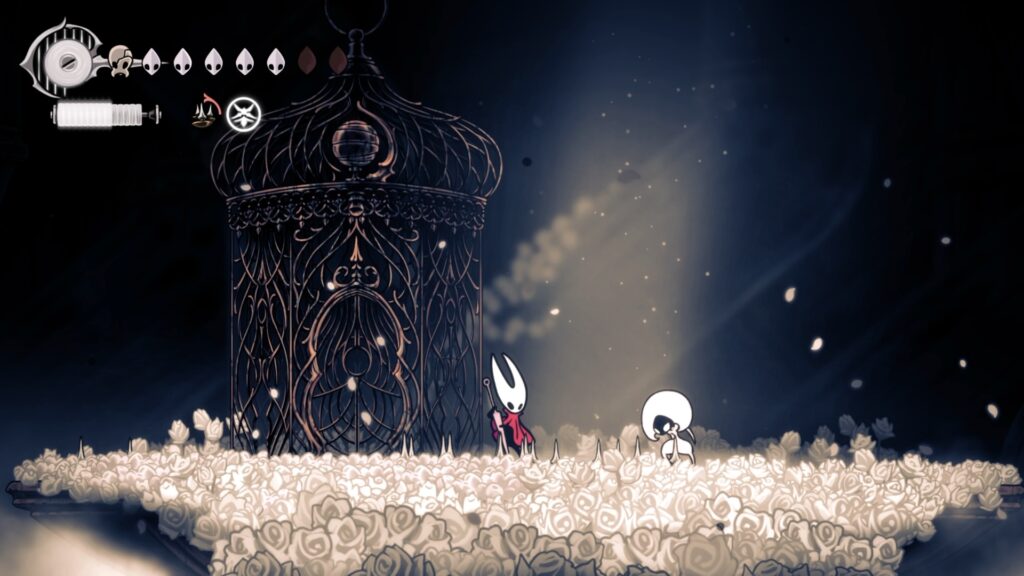Screen dimensions: 1024x576
Task: Select the spike trap tool icon
Action: [206, 114]
